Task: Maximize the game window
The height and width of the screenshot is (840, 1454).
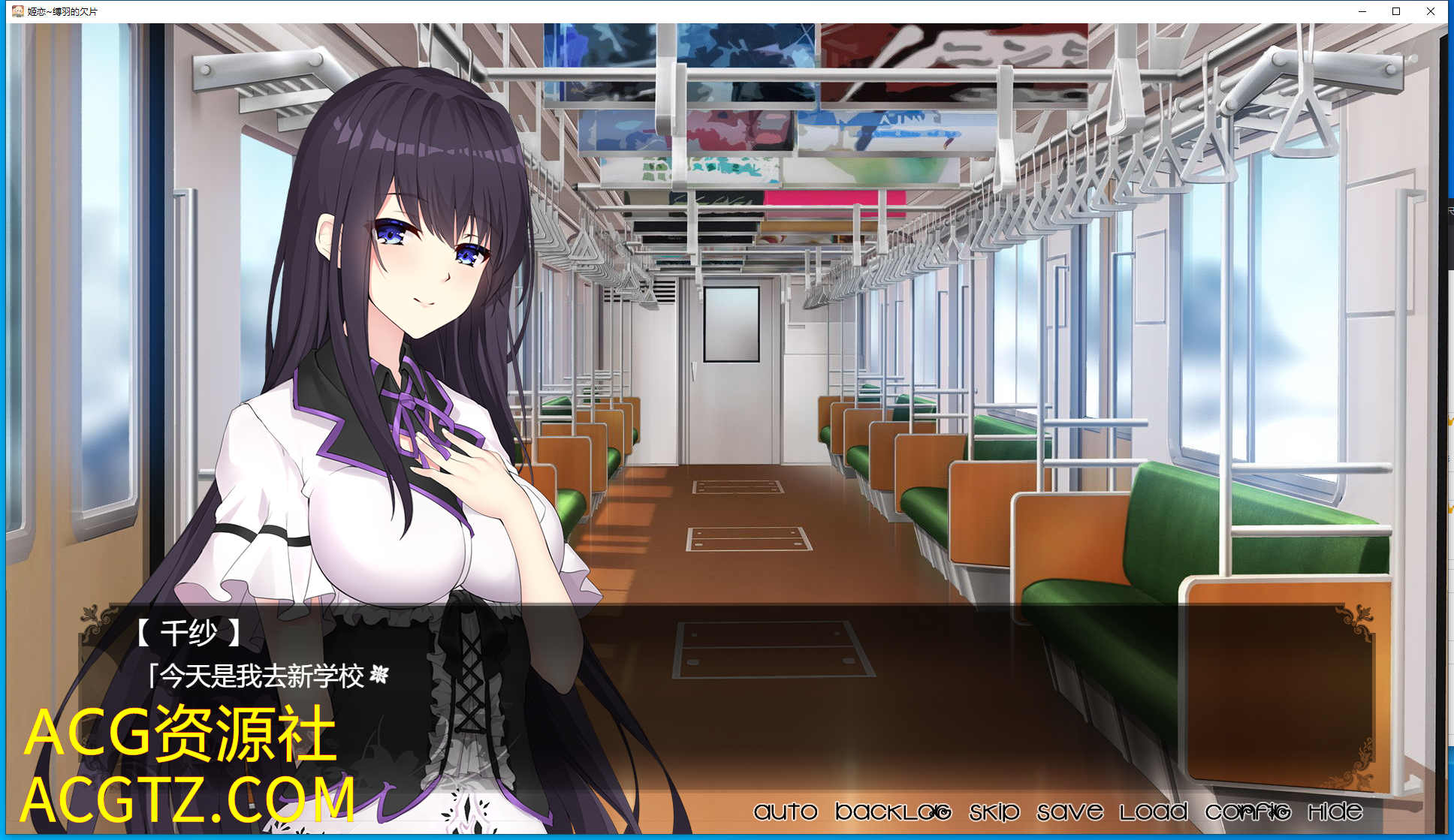Action: 1396,11
